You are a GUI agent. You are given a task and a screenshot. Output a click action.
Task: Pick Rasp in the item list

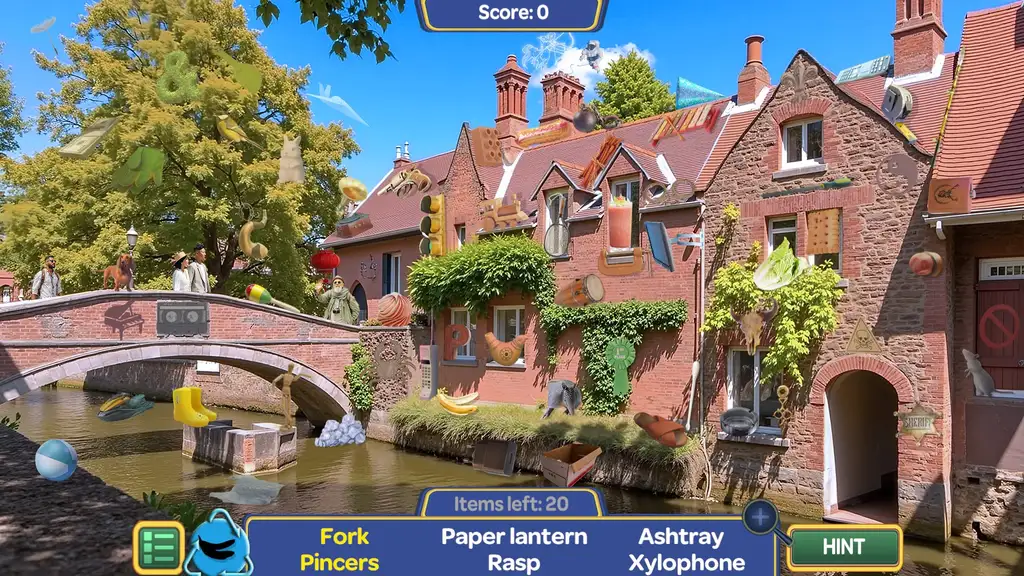click(514, 562)
